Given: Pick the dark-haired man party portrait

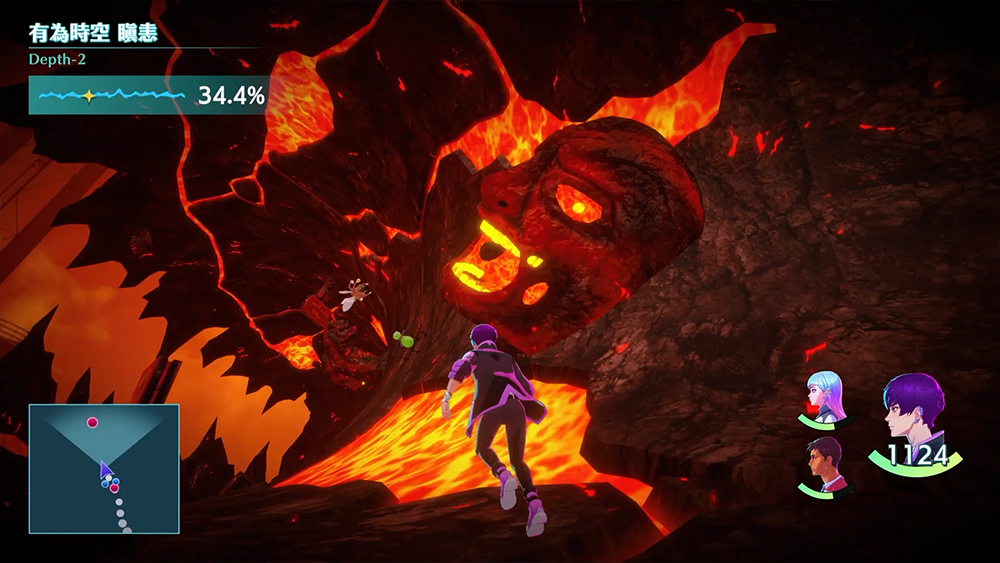Looking at the screenshot, I should click(x=827, y=460).
